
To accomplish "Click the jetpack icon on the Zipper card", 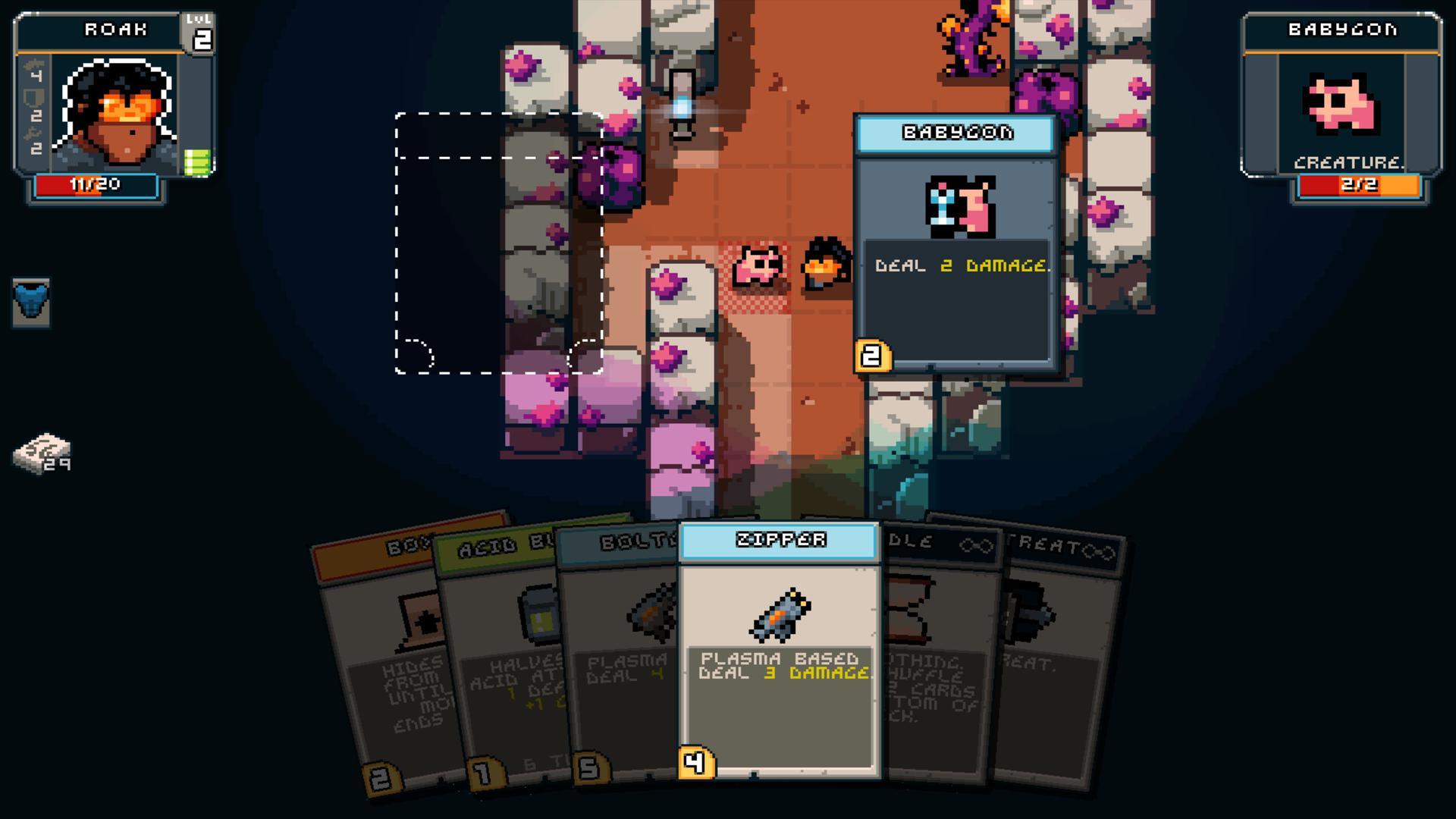I will pyautogui.click(x=778, y=616).
